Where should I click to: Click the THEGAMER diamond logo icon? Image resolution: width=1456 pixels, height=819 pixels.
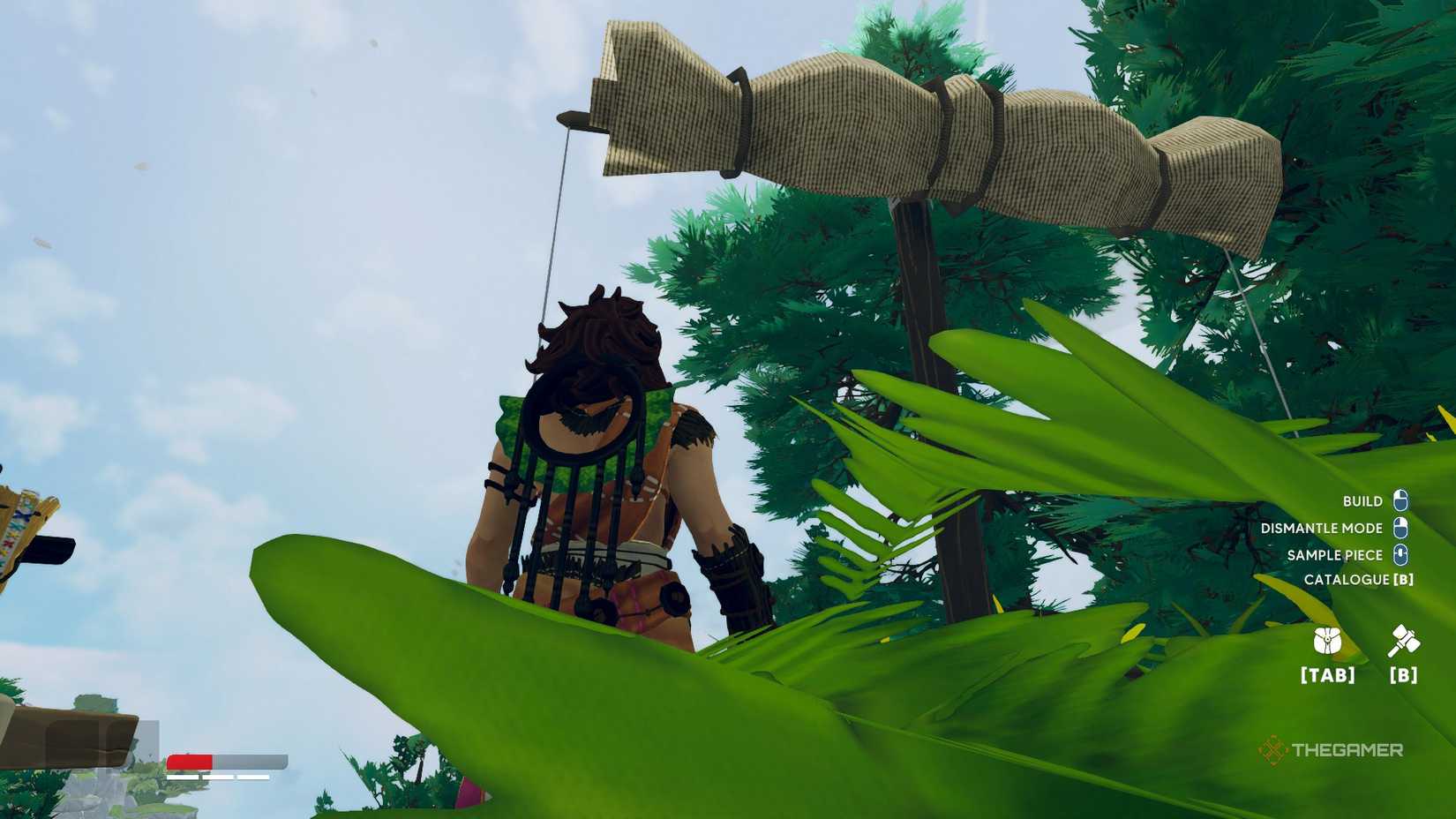click(1271, 751)
